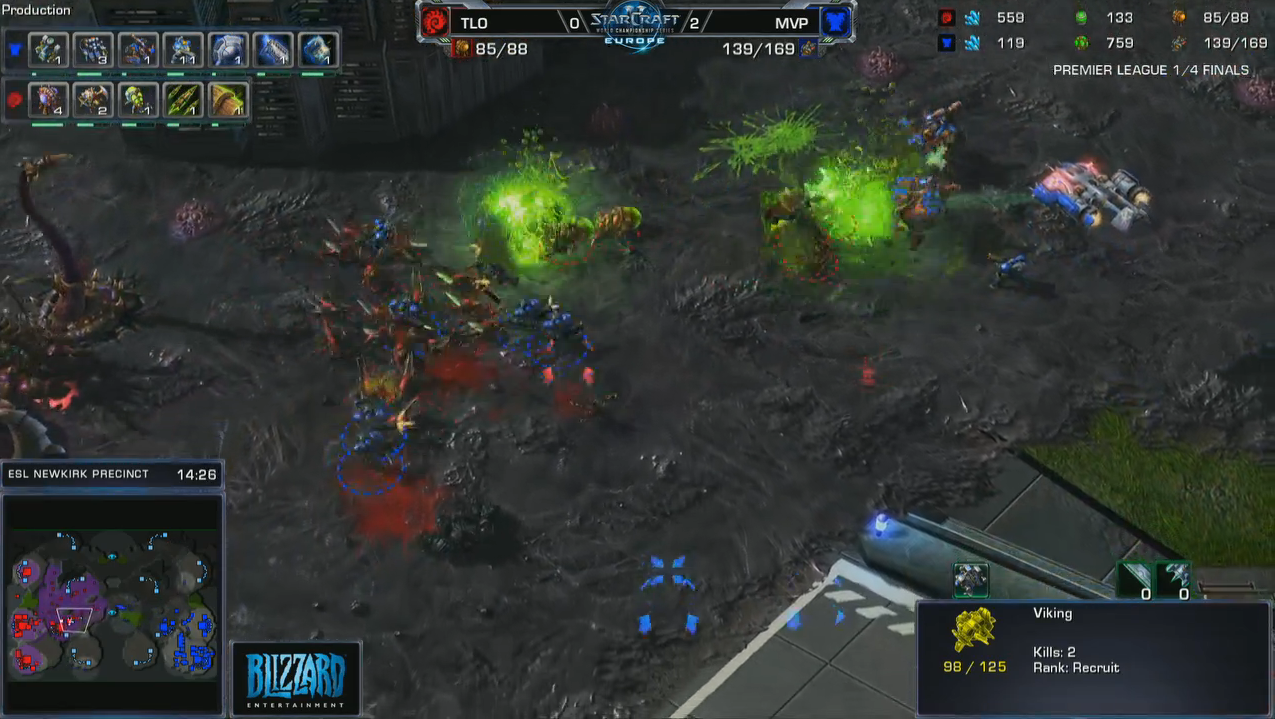Select the Viking portrait icon above info panel
This screenshot has width=1275, height=719.
970,579
